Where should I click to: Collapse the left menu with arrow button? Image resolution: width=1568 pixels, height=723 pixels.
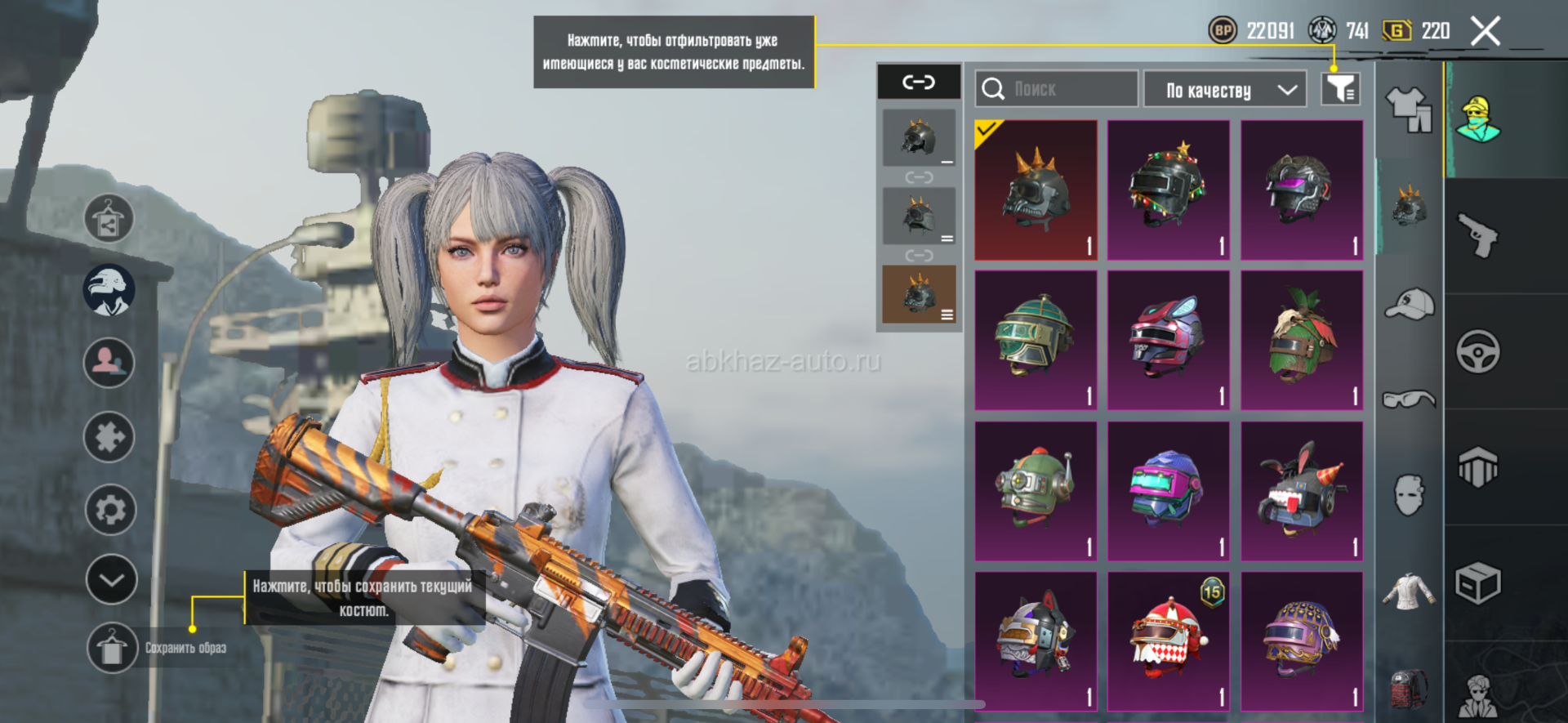pos(111,580)
